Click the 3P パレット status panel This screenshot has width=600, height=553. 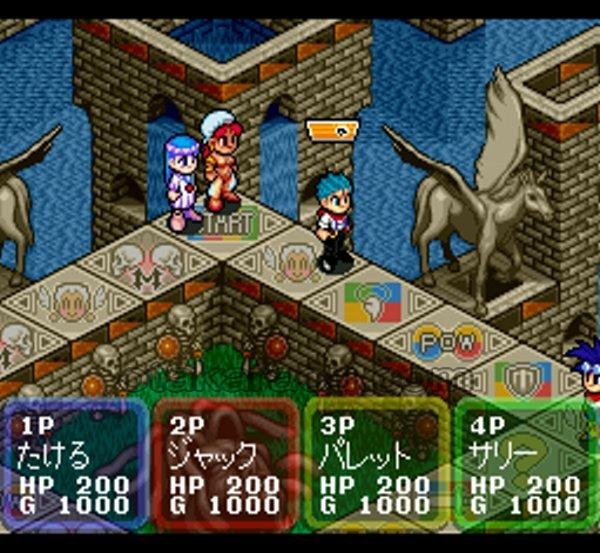click(x=375, y=465)
